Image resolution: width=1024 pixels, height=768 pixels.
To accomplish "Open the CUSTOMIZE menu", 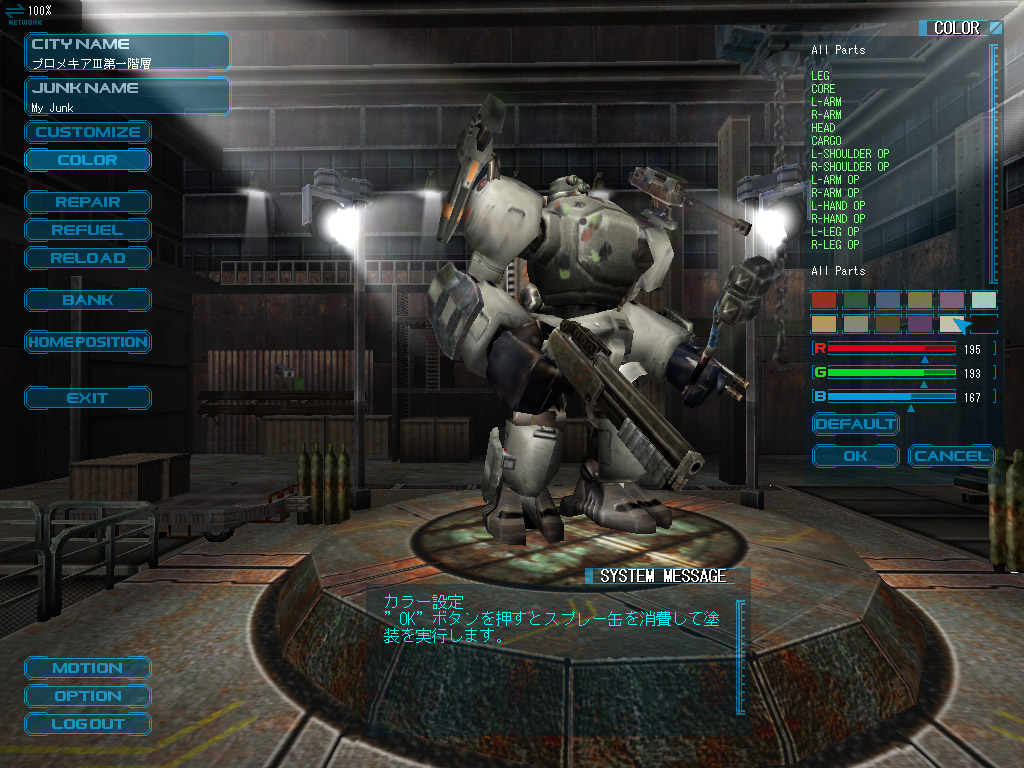I will (x=88, y=132).
